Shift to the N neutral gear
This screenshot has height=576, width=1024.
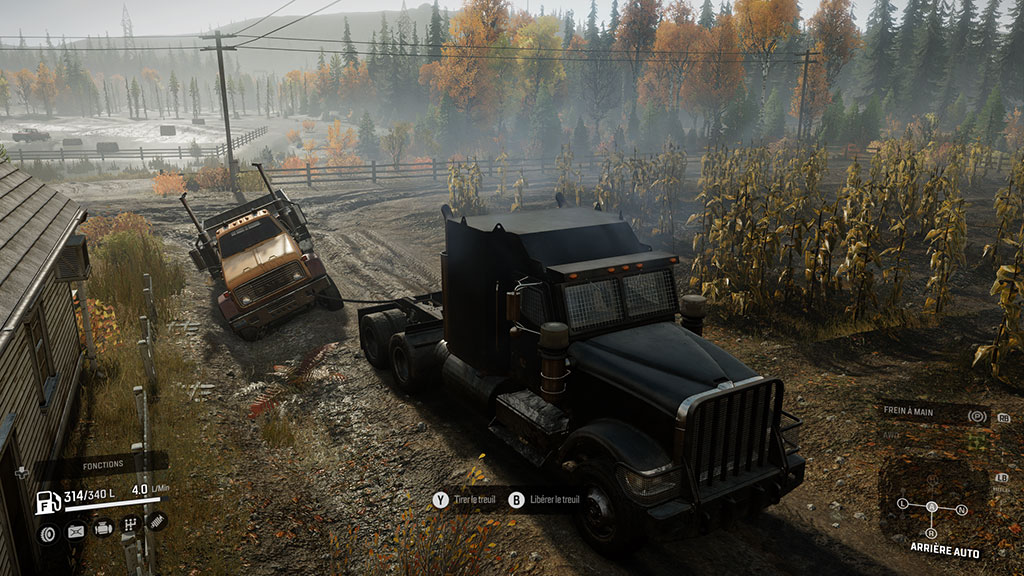click(x=962, y=509)
